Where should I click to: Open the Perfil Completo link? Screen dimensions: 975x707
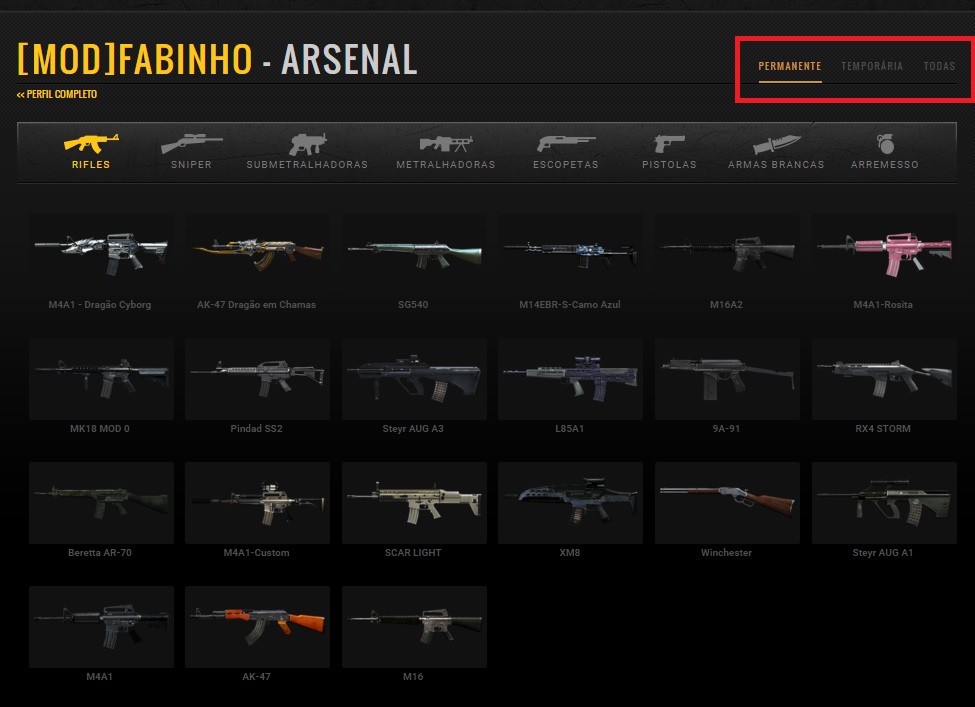click(57, 95)
